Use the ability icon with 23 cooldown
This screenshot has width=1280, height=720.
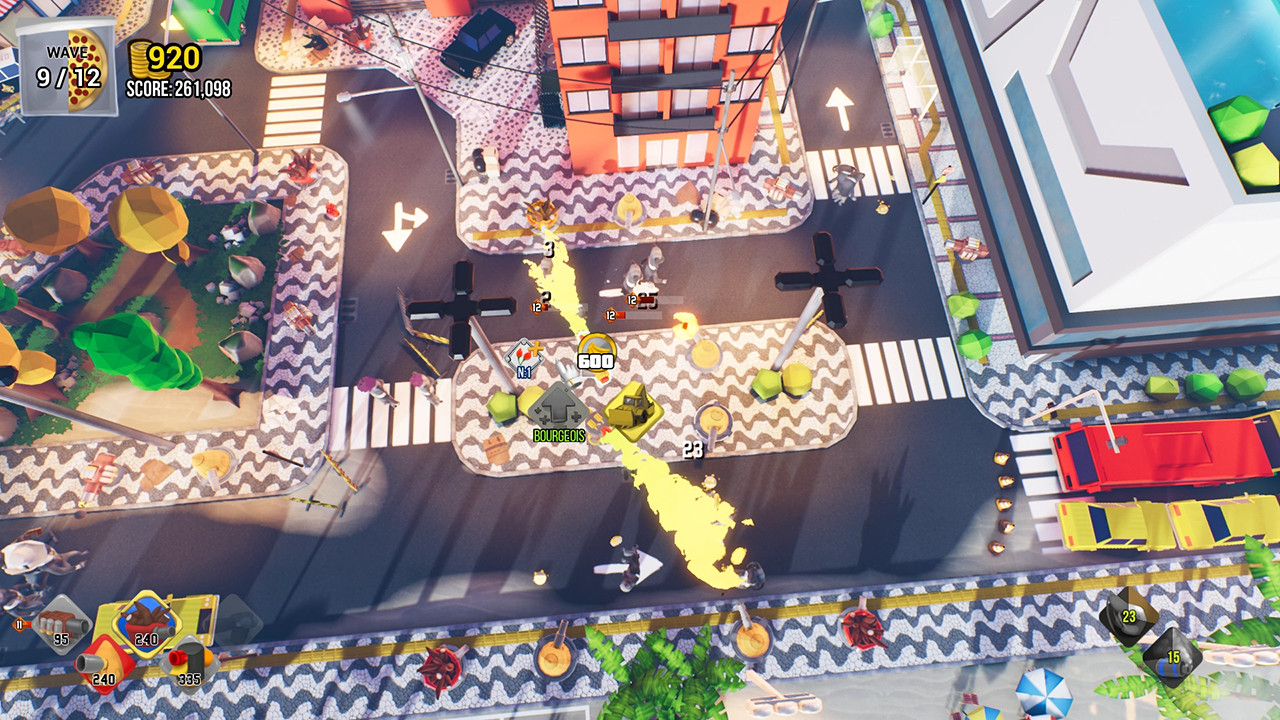1128,615
